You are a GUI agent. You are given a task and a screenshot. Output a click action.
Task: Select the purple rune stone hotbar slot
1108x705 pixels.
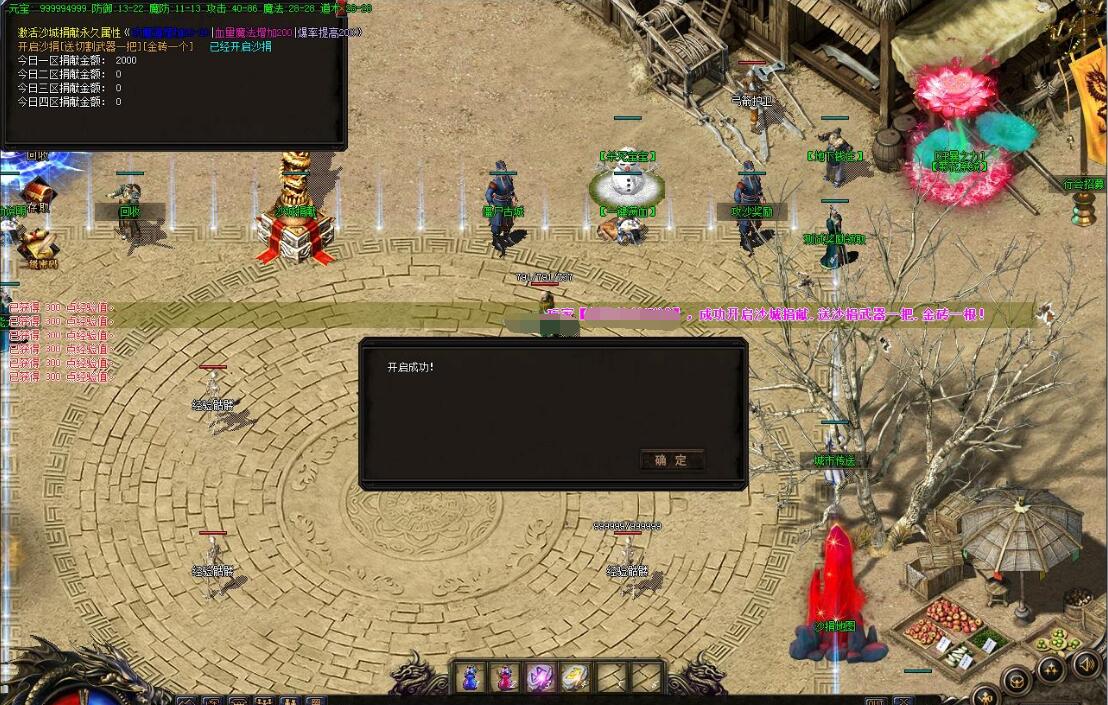[540, 677]
